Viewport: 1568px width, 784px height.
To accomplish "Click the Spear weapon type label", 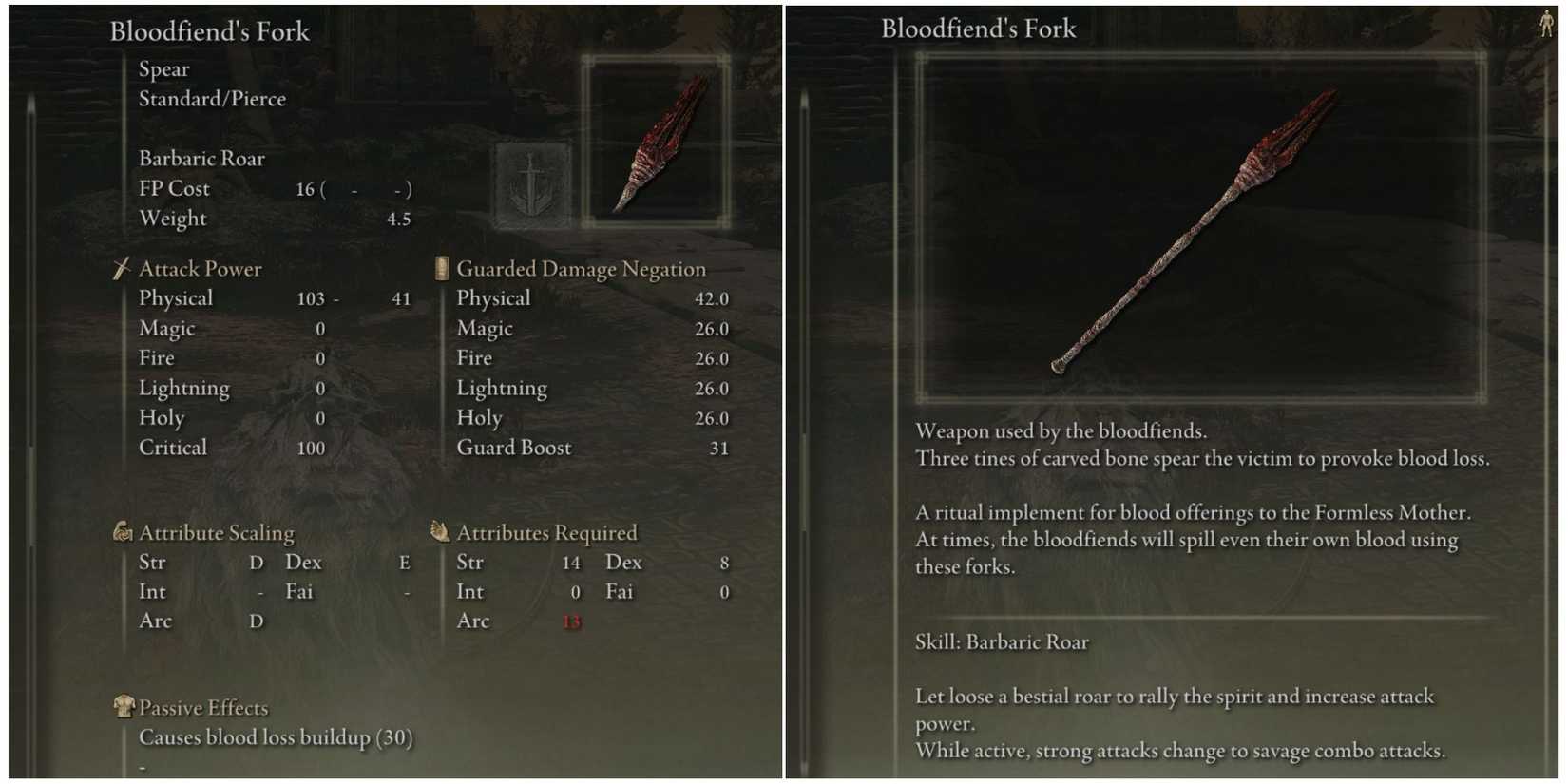I will point(163,68).
